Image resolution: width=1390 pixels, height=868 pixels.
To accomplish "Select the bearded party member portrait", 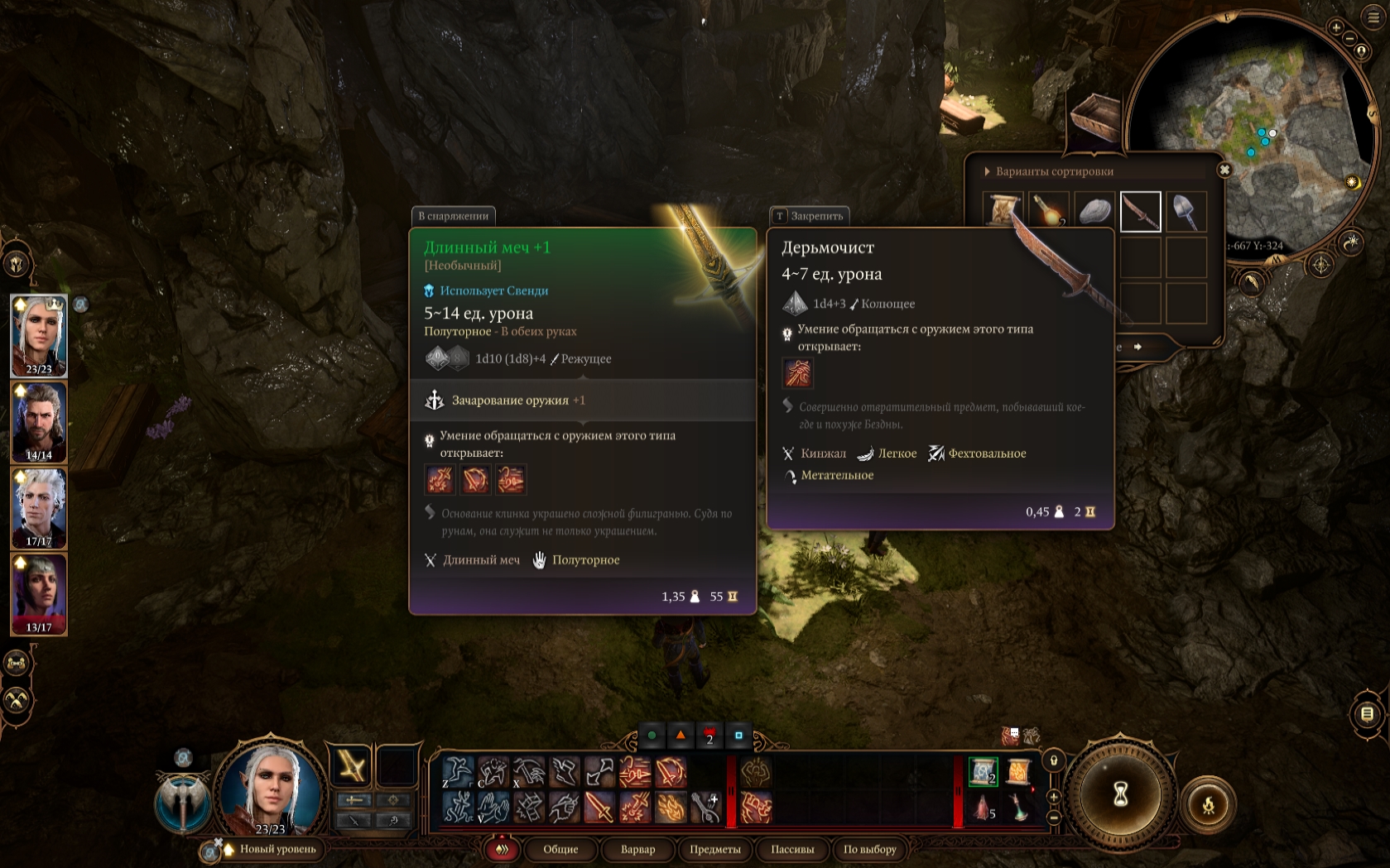I will [39, 422].
